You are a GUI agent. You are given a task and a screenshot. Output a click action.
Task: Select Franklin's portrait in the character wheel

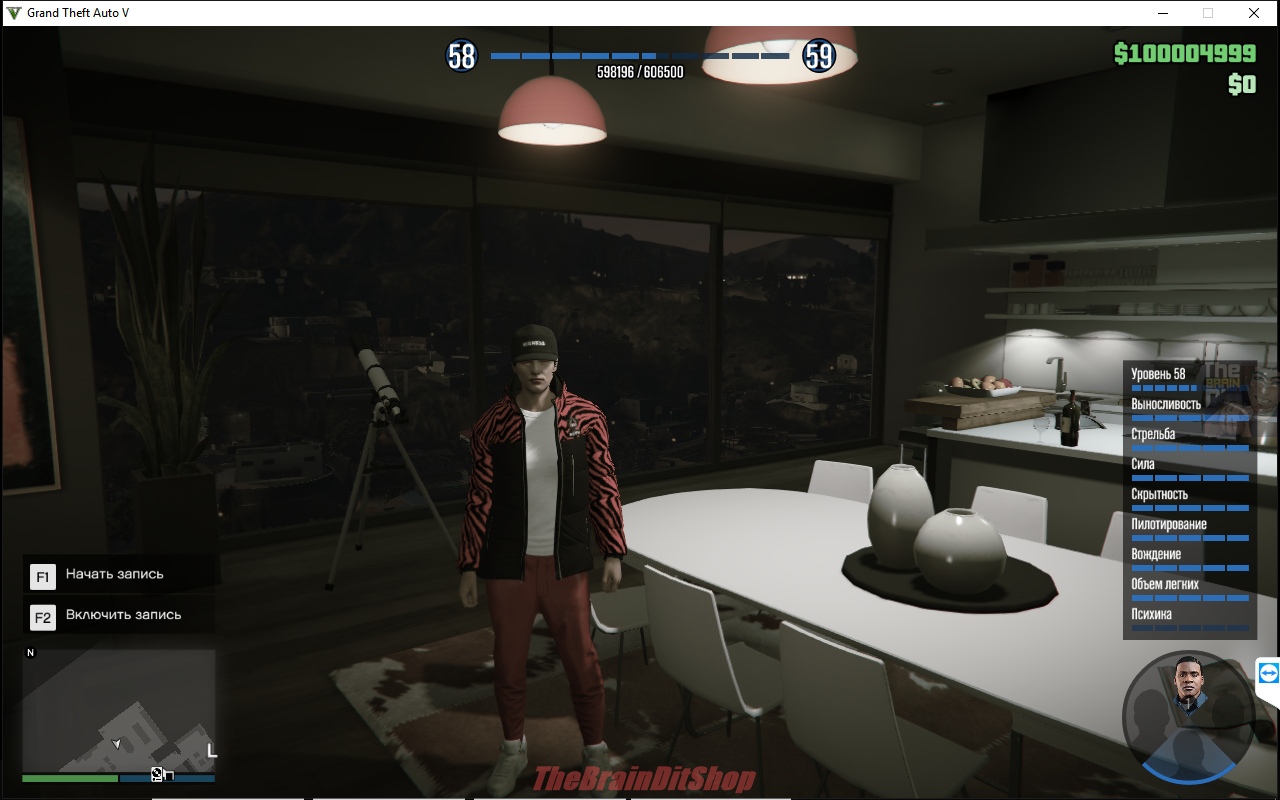click(1189, 688)
